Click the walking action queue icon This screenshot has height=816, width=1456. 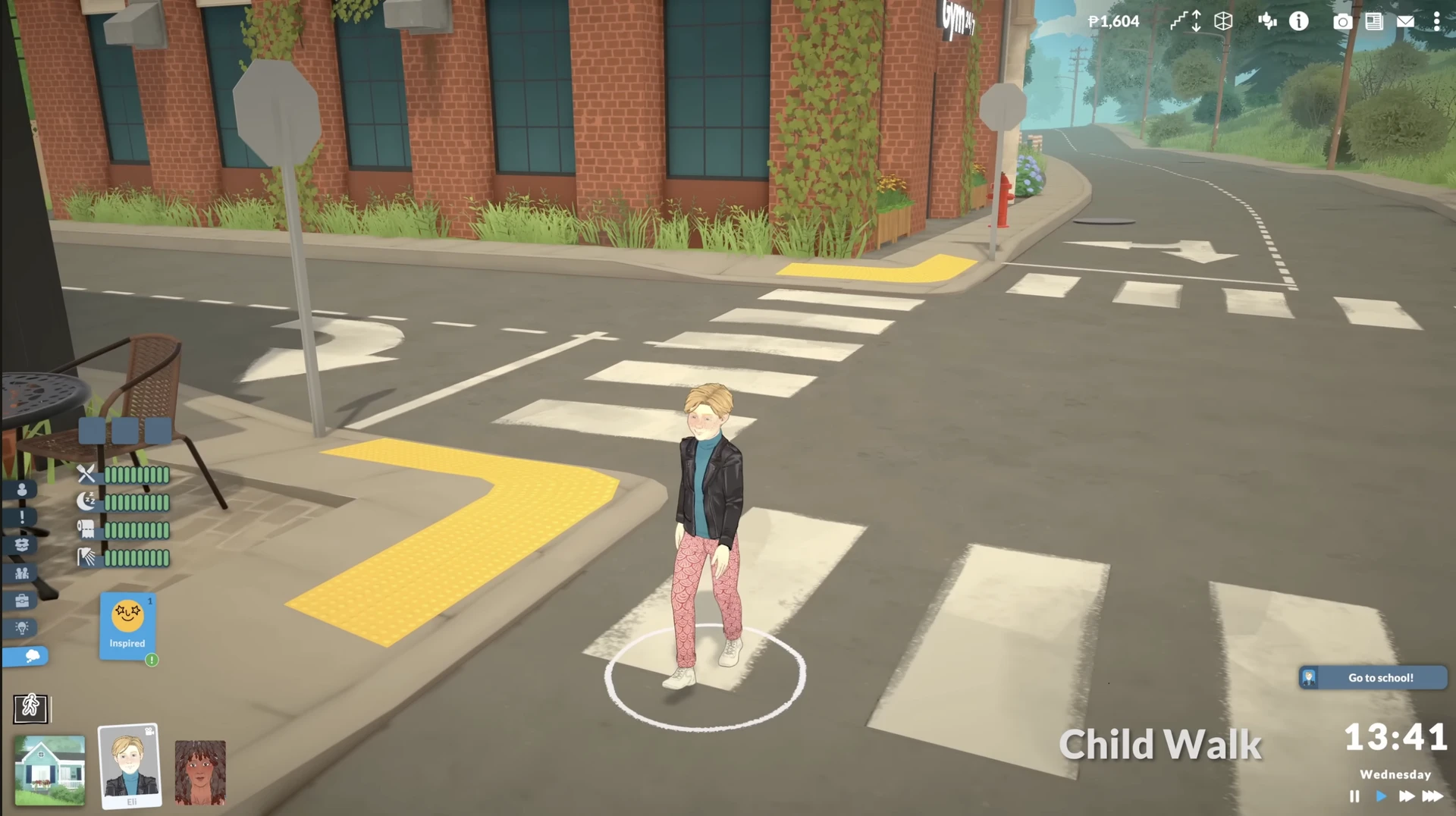(30, 708)
